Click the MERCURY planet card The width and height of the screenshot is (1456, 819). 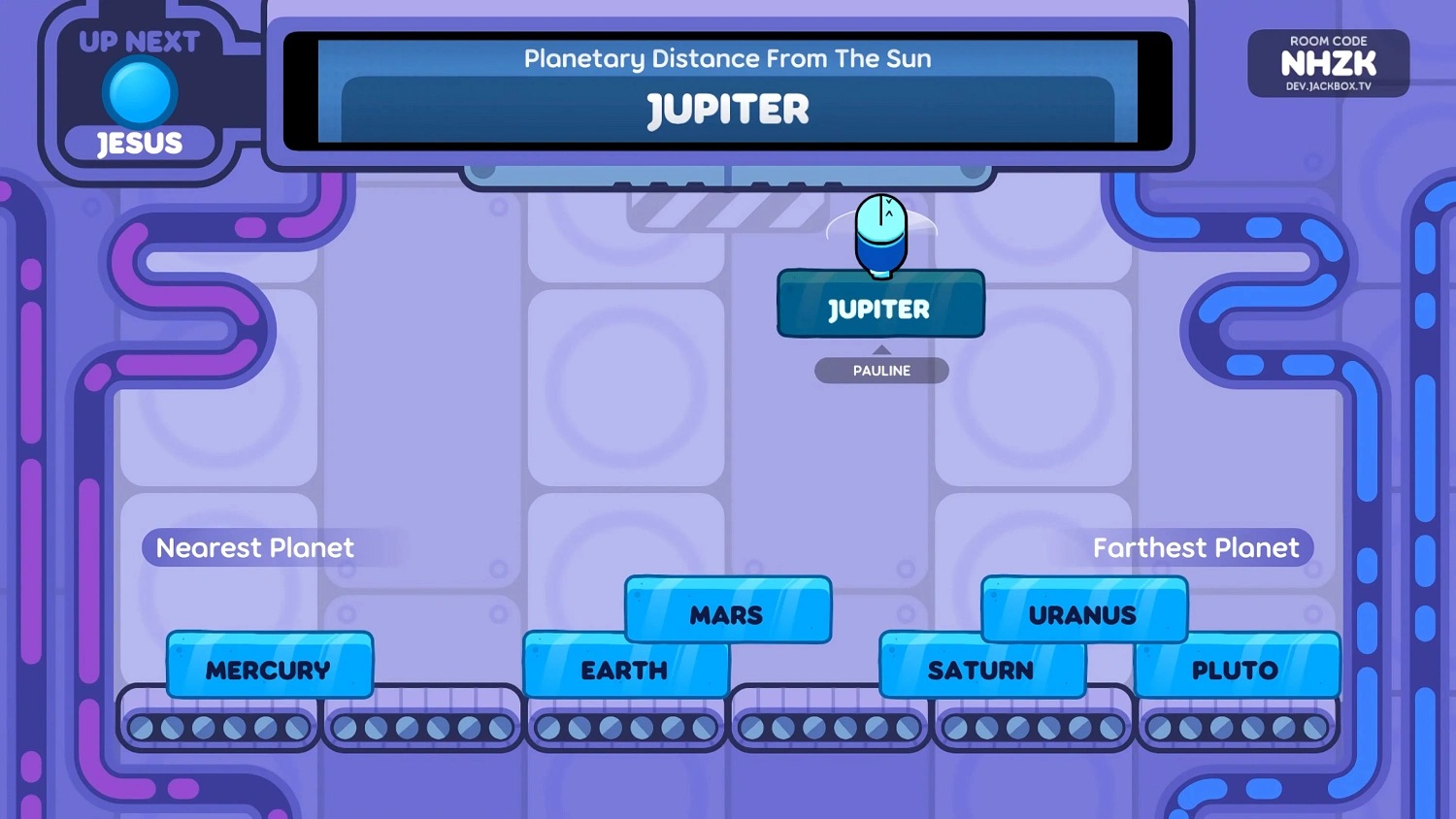point(269,668)
